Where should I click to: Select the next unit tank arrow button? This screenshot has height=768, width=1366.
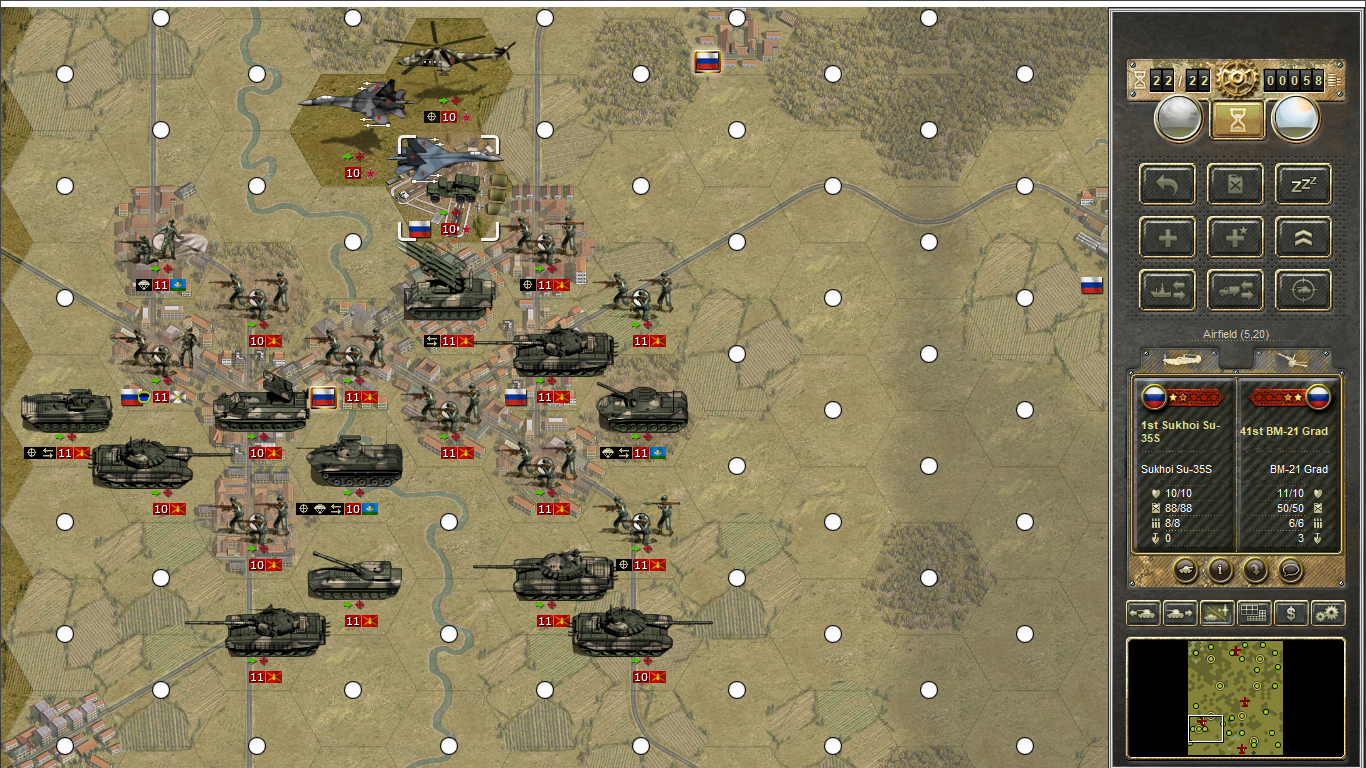1180,613
